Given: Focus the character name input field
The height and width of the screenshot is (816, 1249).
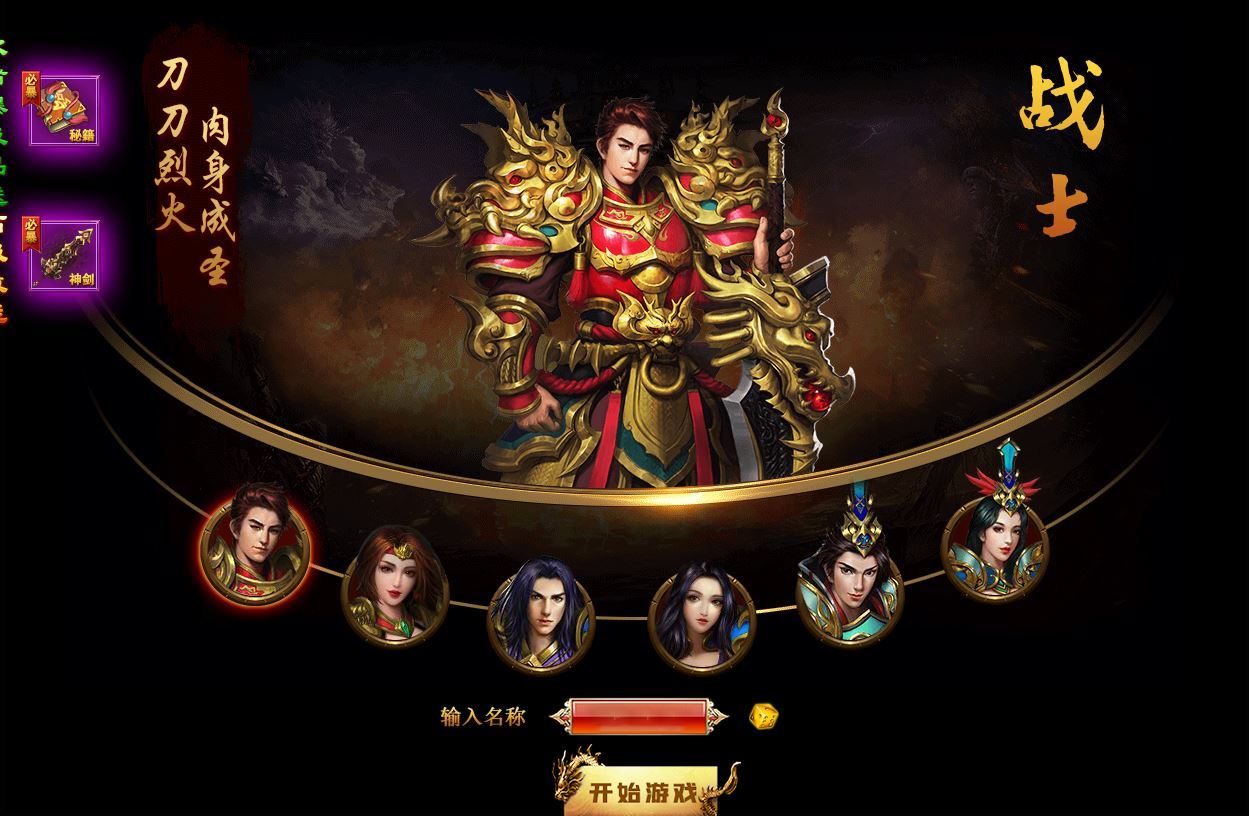Looking at the screenshot, I should (641, 716).
